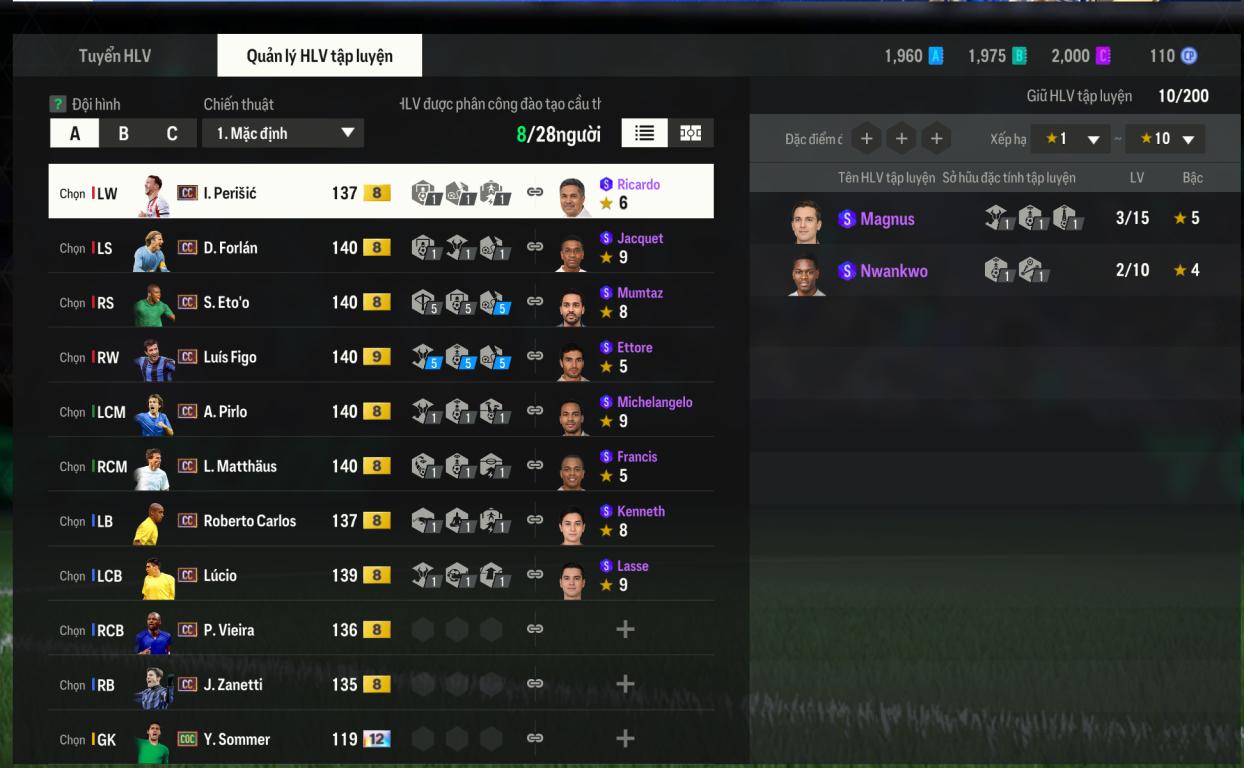Open the minimum star rank dropdown
This screenshot has width=1244, height=768.
(x=1071, y=139)
